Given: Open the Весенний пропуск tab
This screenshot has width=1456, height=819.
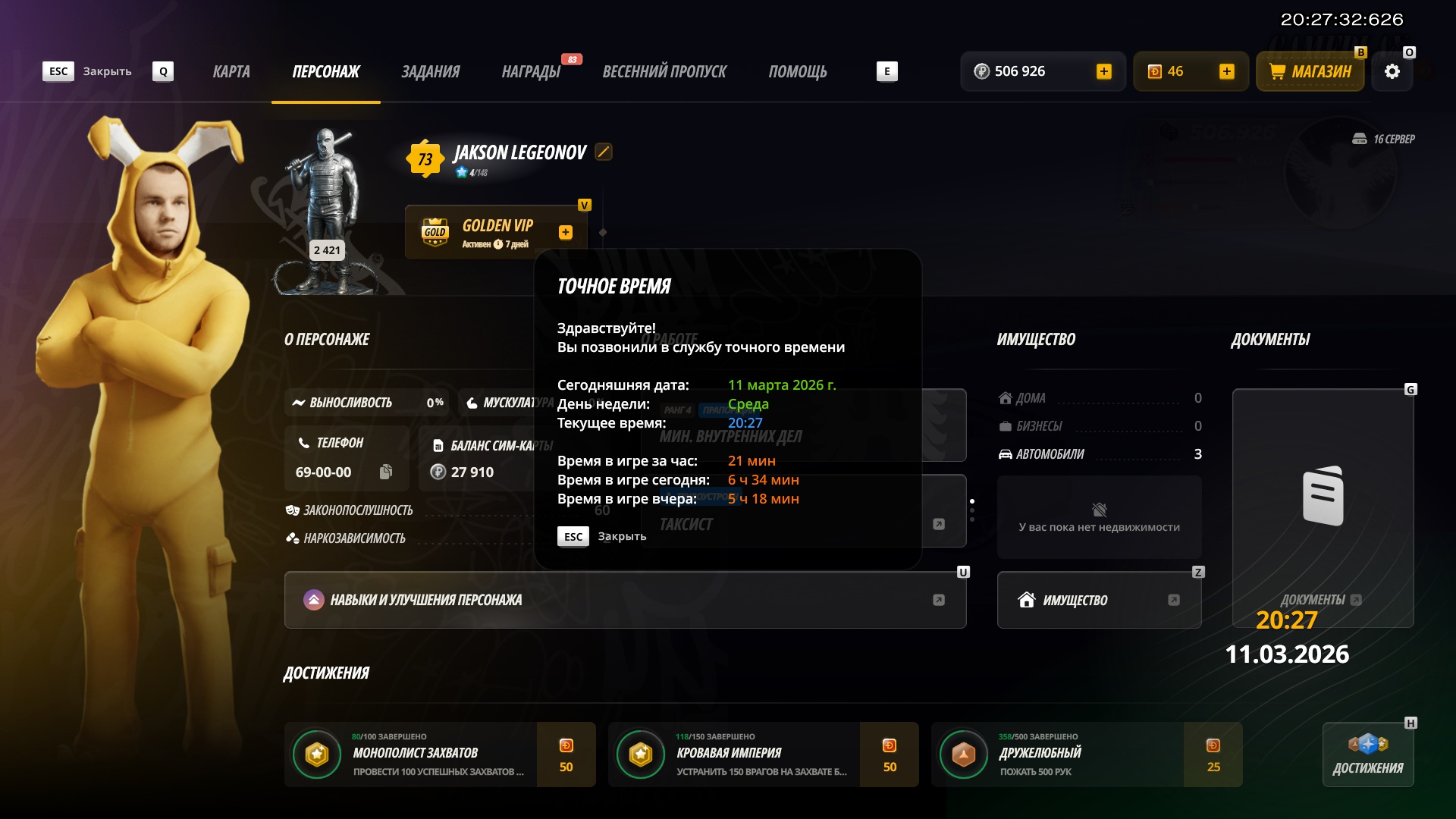Looking at the screenshot, I should point(664,72).
